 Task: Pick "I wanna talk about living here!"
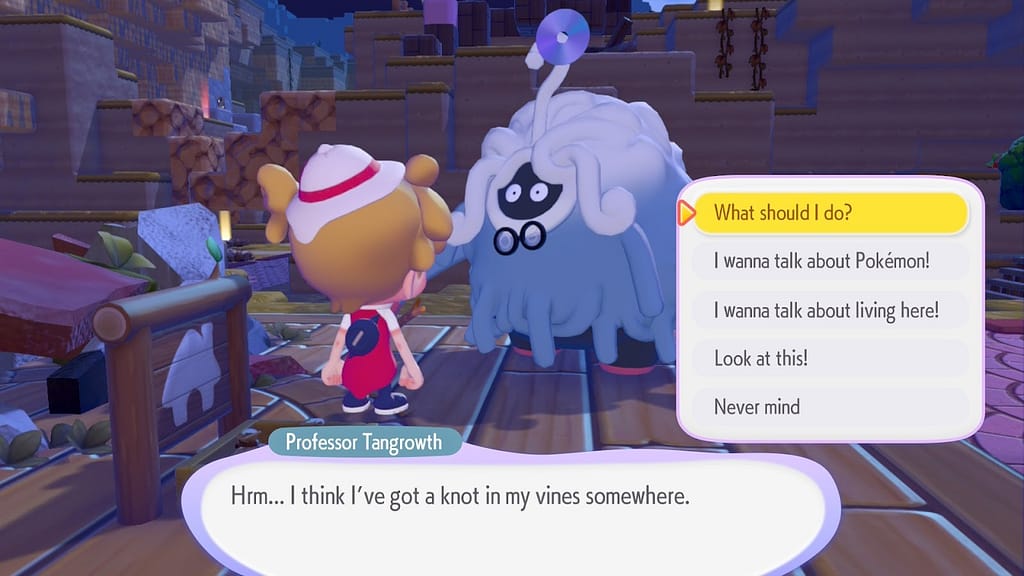[x=830, y=310]
